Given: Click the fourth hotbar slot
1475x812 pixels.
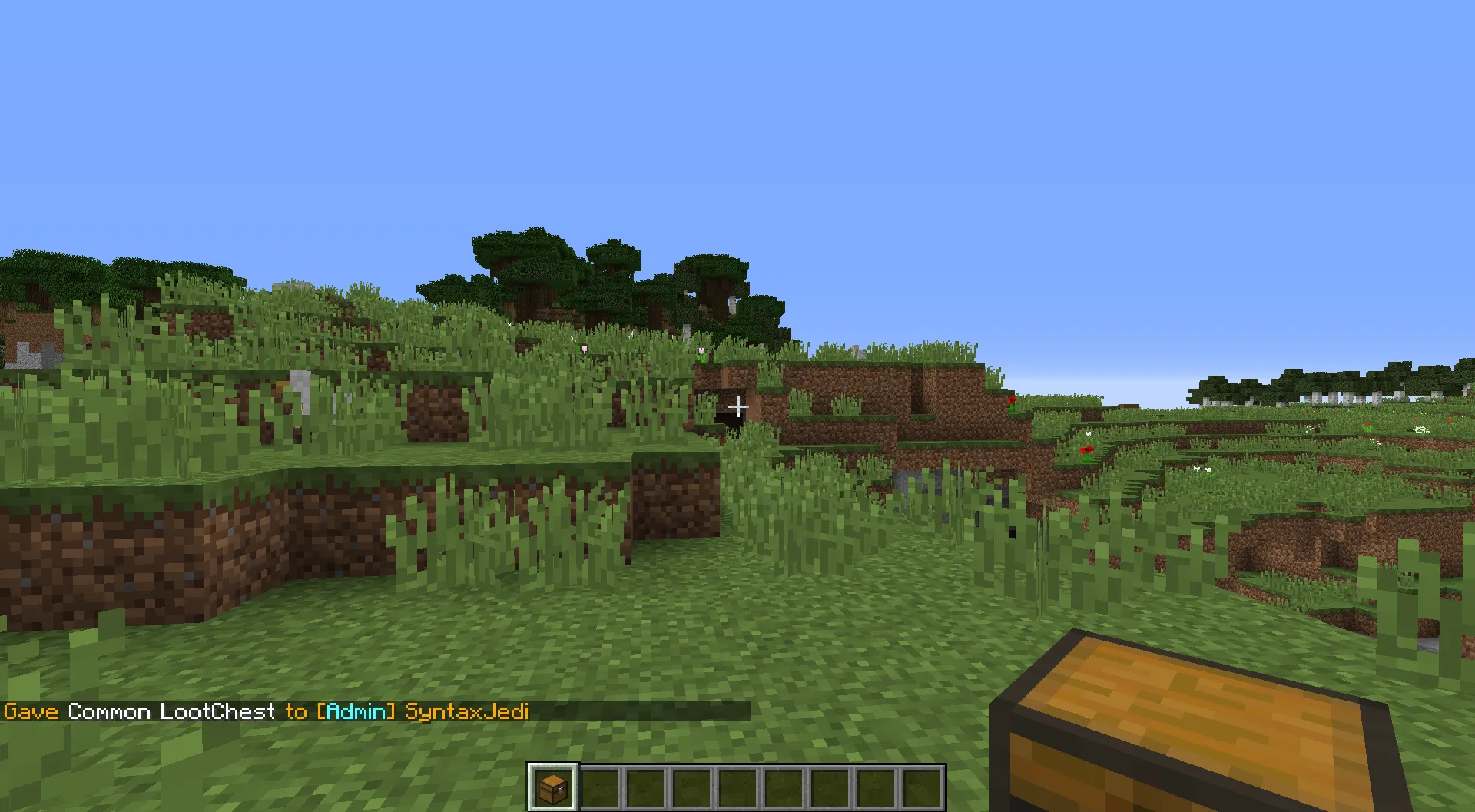Looking at the screenshot, I should (692, 784).
